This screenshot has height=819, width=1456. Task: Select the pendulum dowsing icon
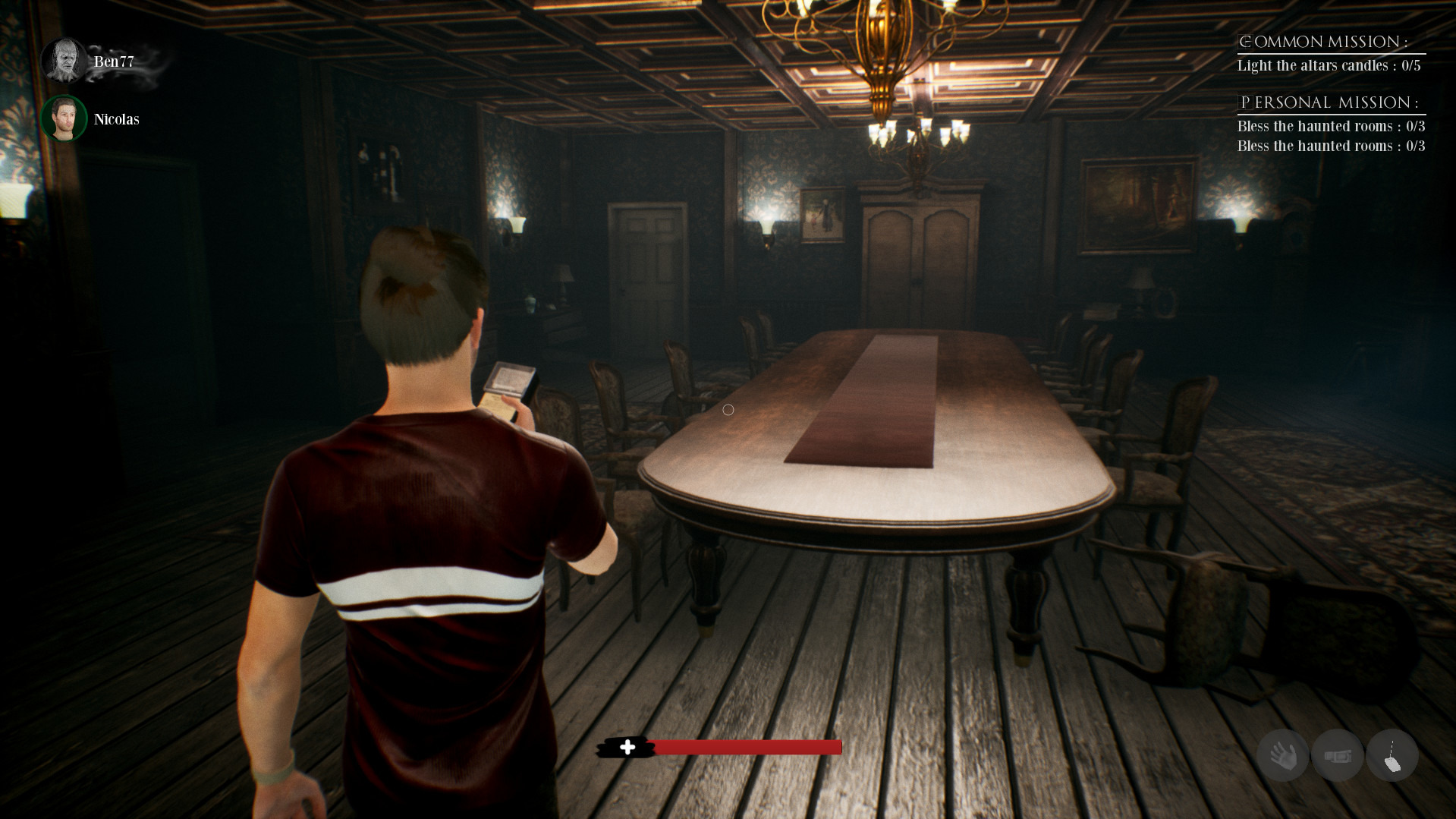pyautogui.click(x=1392, y=756)
